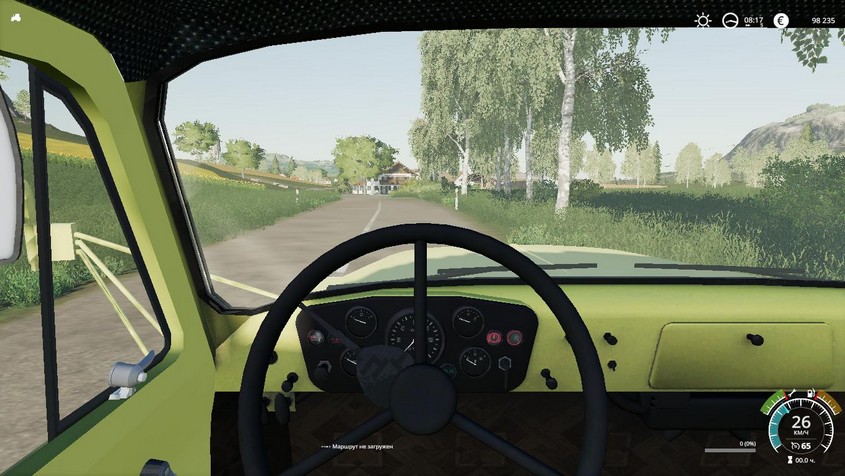
Task: Click the wrench damage indicator icon
Action: 793,393
